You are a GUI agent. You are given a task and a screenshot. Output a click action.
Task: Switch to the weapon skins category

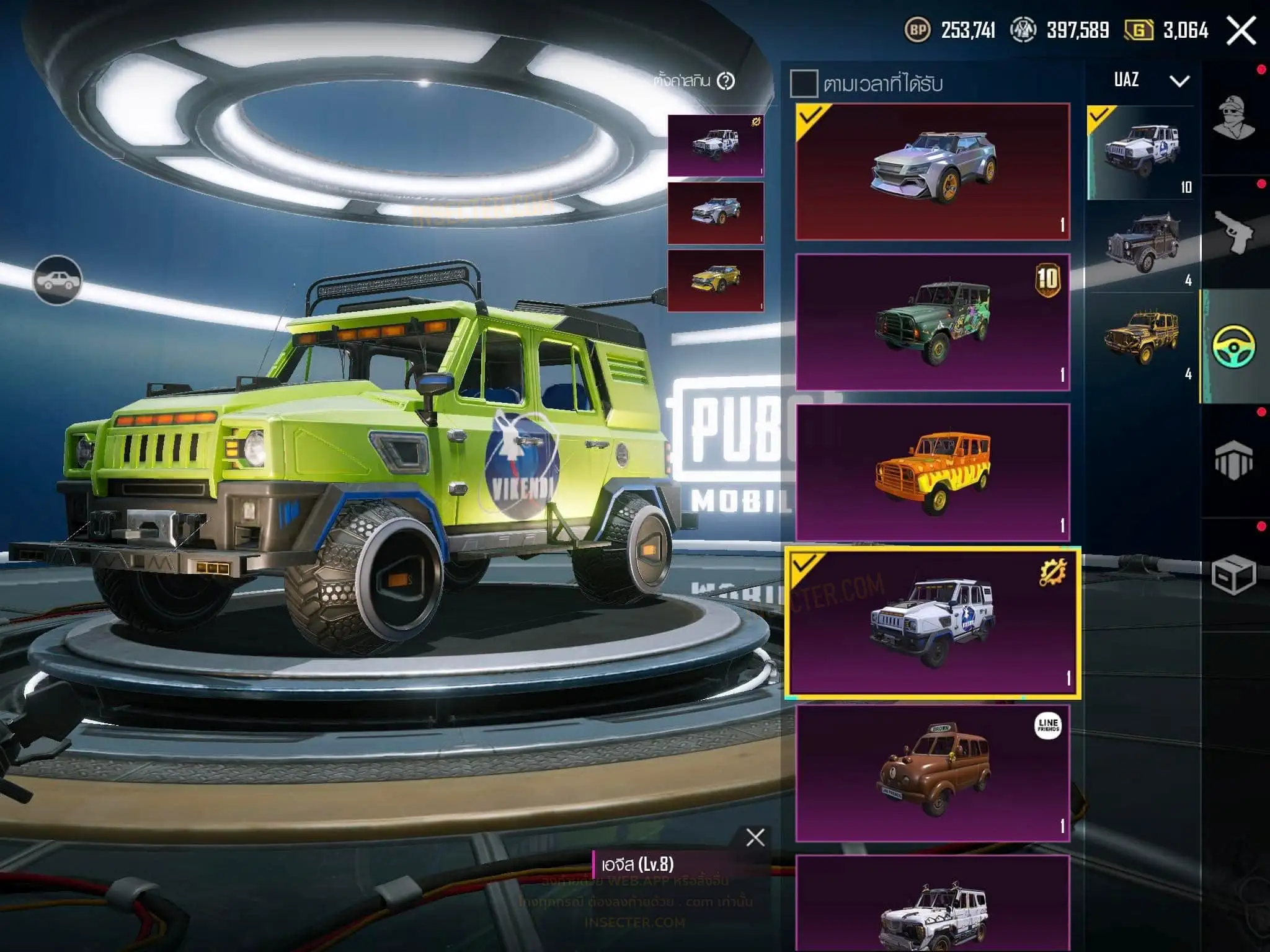click(1234, 232)
